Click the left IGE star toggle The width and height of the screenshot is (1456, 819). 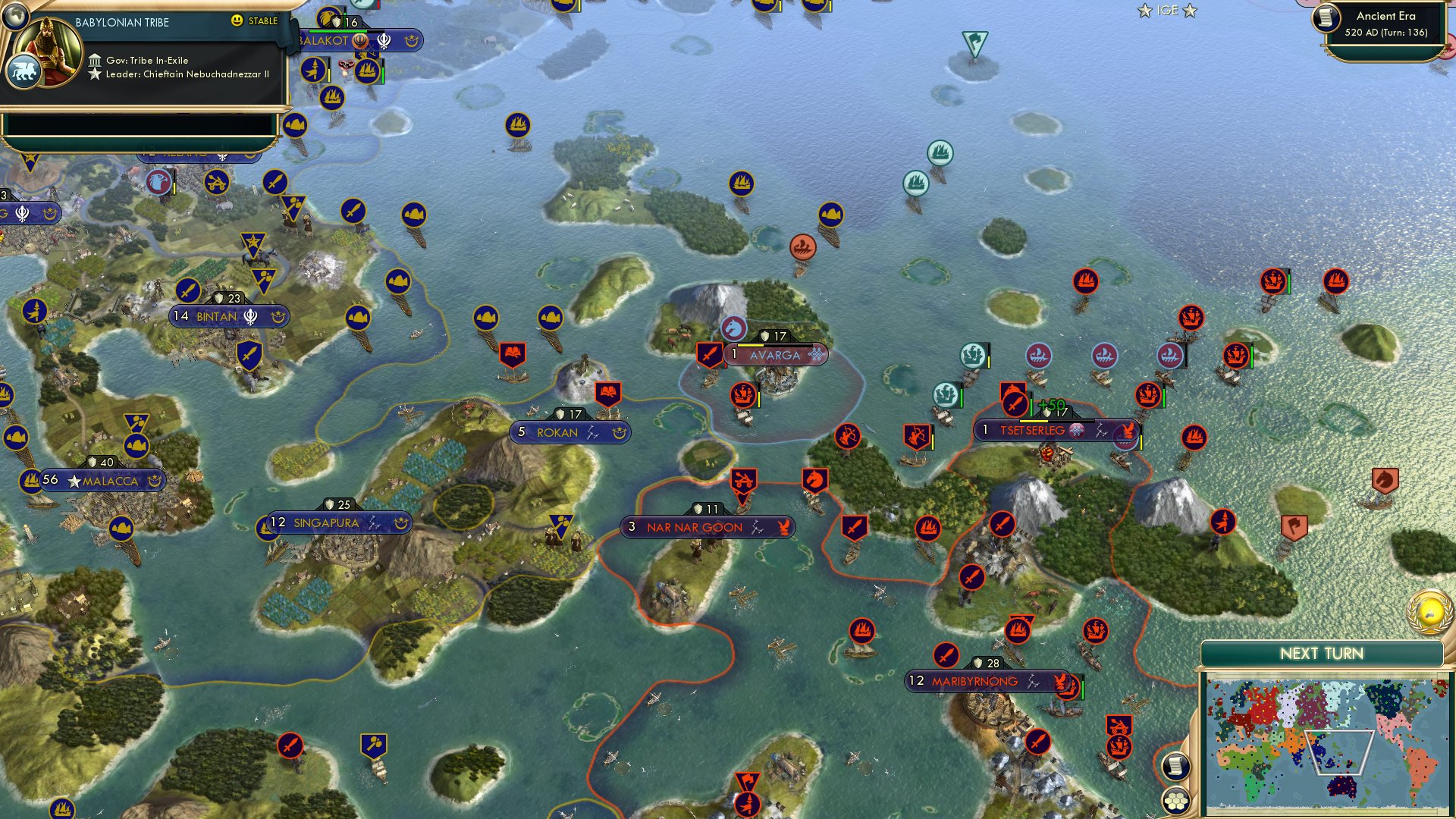[x=1145, y=10]
